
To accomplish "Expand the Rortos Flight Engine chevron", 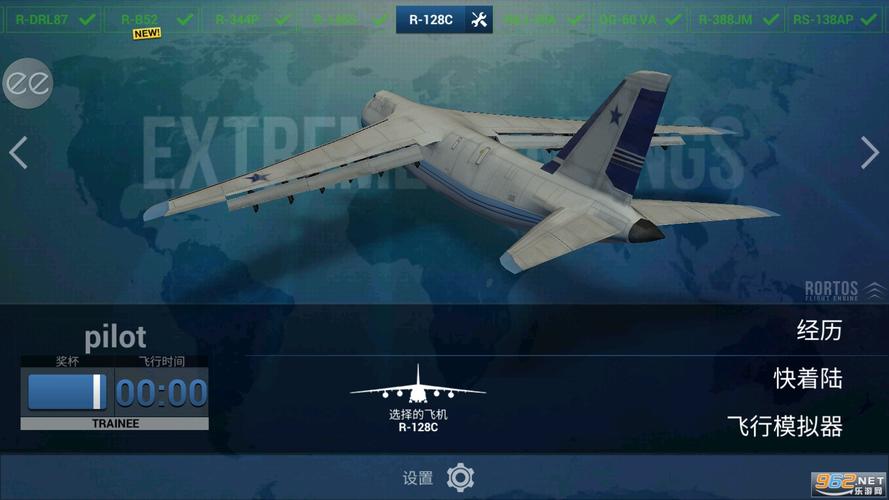I will pos(874,289).
